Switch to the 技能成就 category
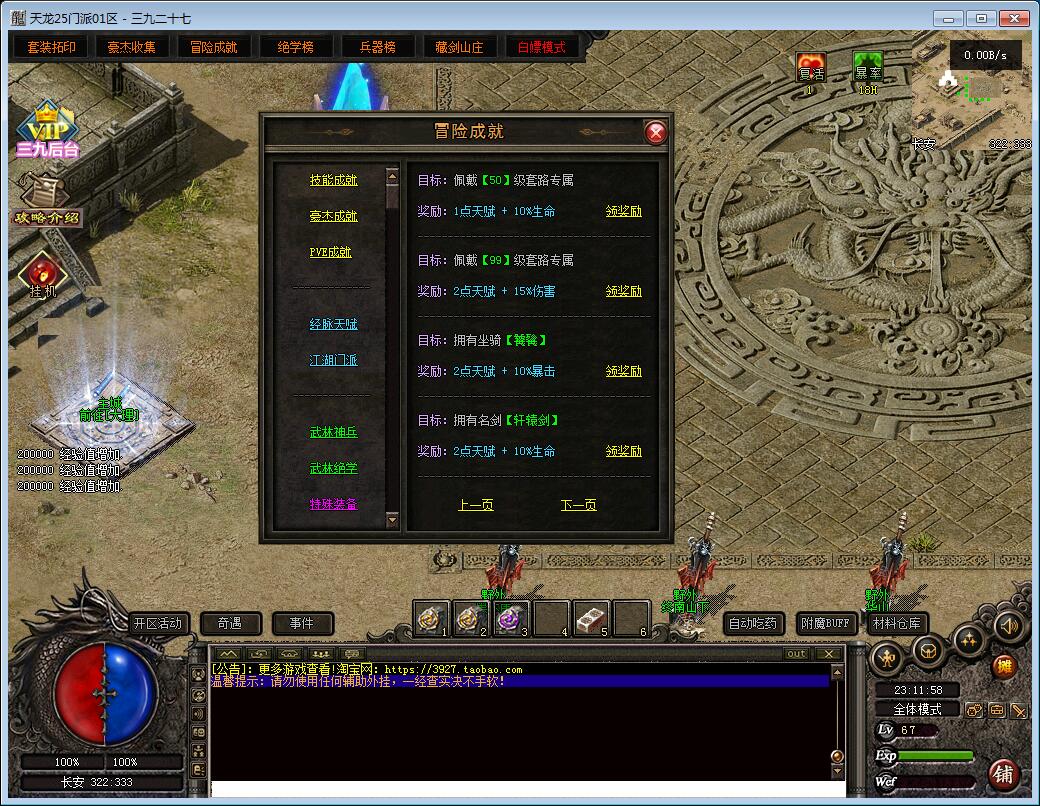Viewport: 1040px width, 806px height. (333, 180)
